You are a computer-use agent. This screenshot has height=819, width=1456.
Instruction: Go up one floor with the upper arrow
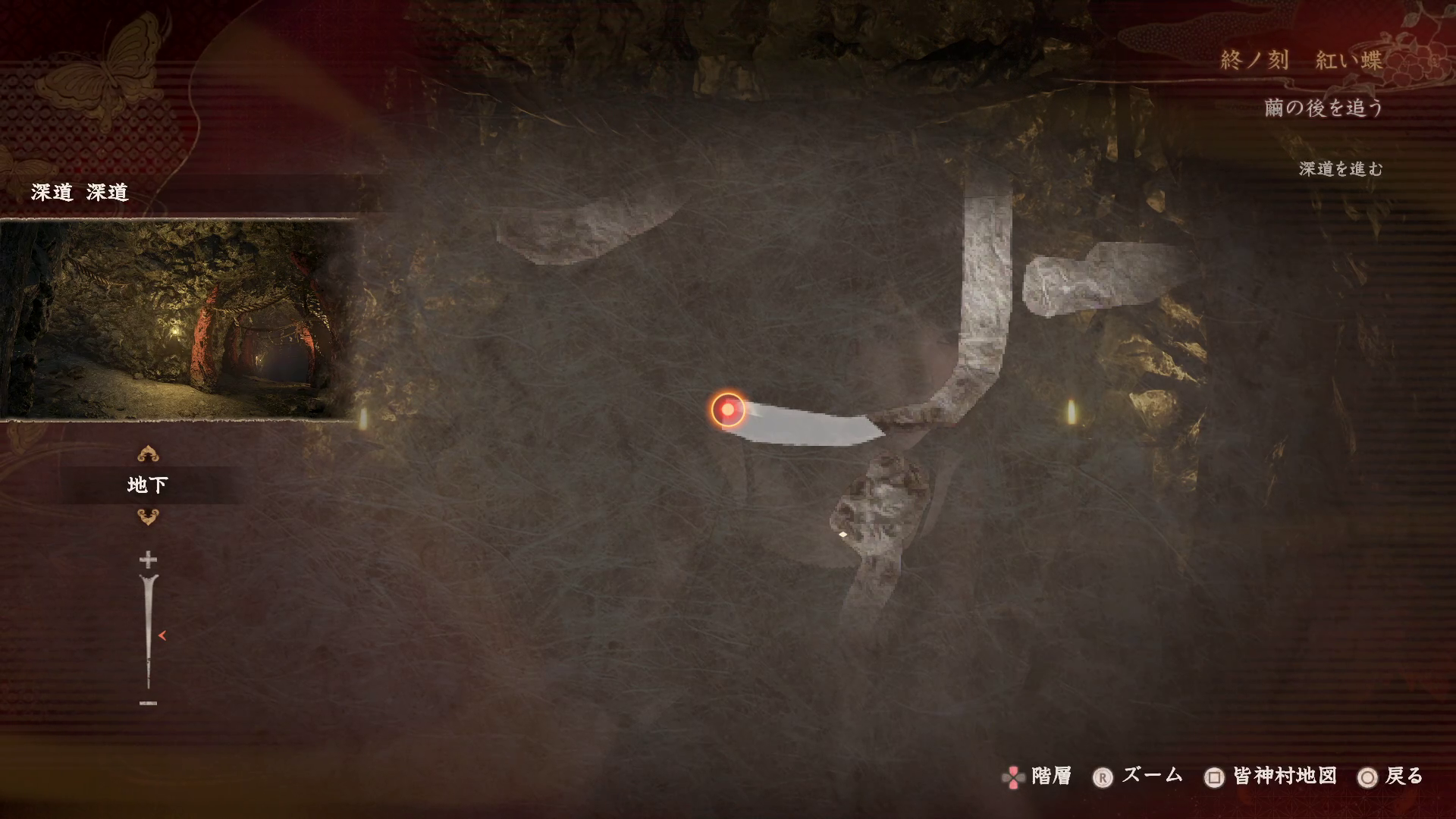148,454
